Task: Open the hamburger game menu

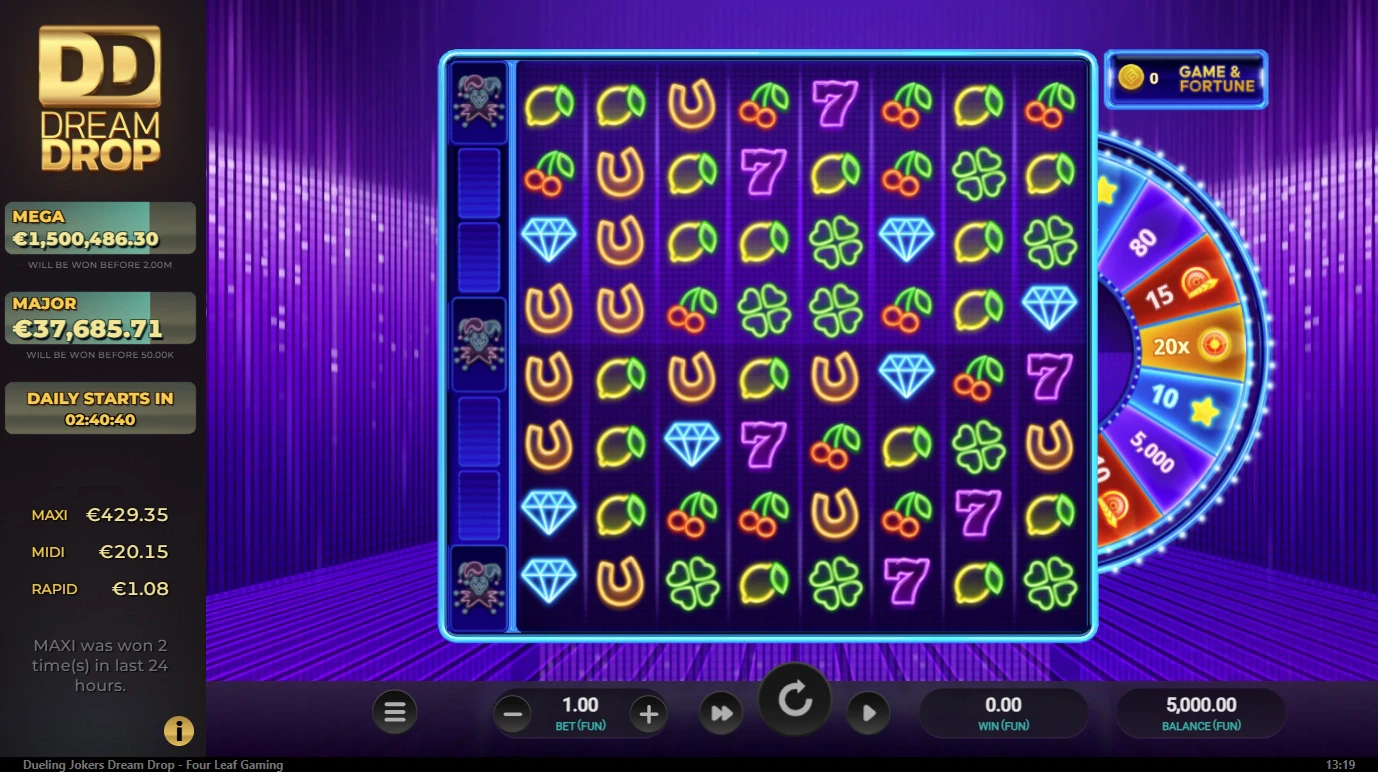Action: click(394, 711)
